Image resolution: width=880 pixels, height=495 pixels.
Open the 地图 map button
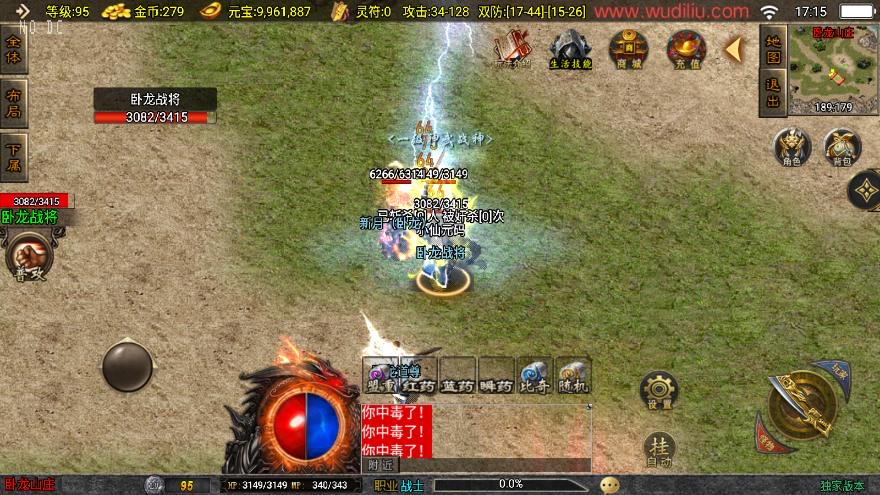coord(773,50)
